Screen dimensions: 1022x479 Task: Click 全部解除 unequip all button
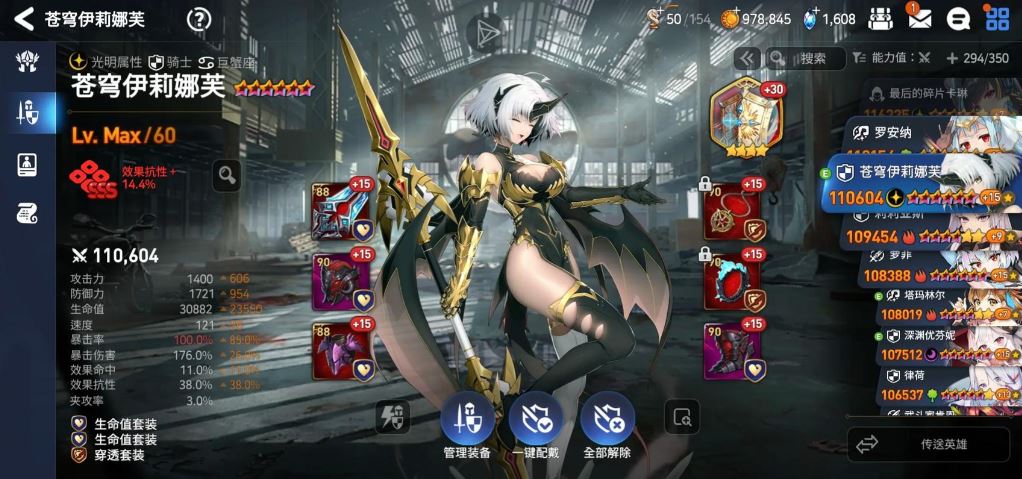607,426
